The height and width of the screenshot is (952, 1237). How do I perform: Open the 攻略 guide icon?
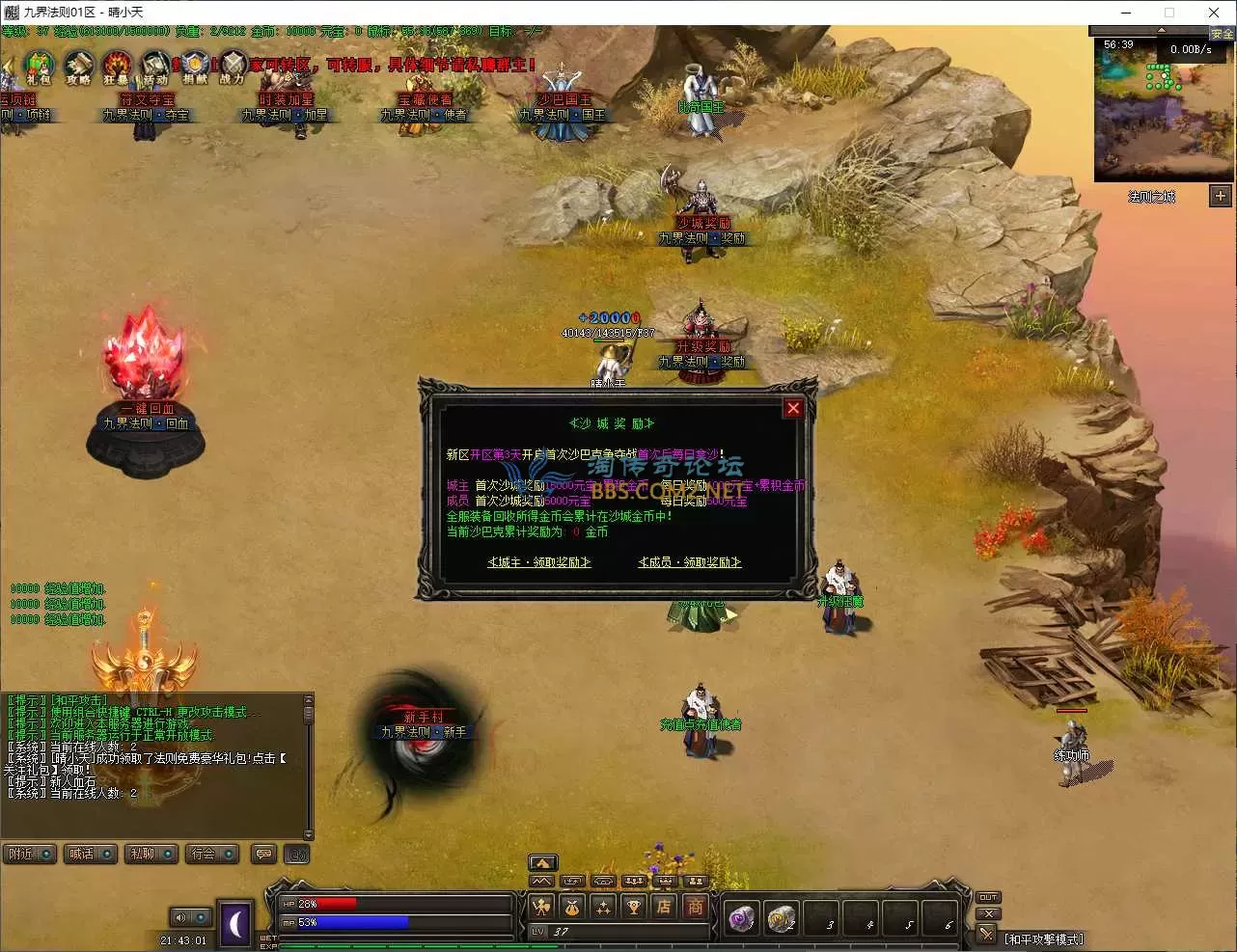coord(78,68)
